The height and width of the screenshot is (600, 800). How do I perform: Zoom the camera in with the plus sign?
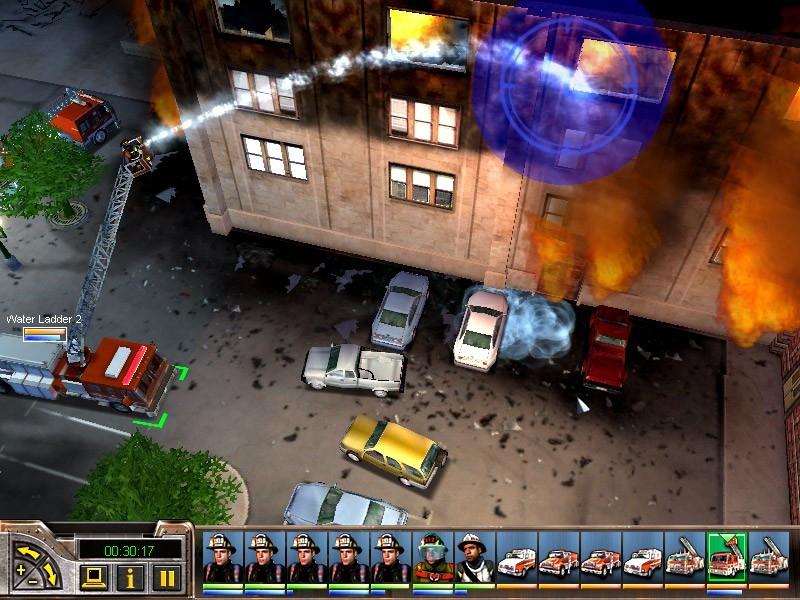click(x=21, y=570)
